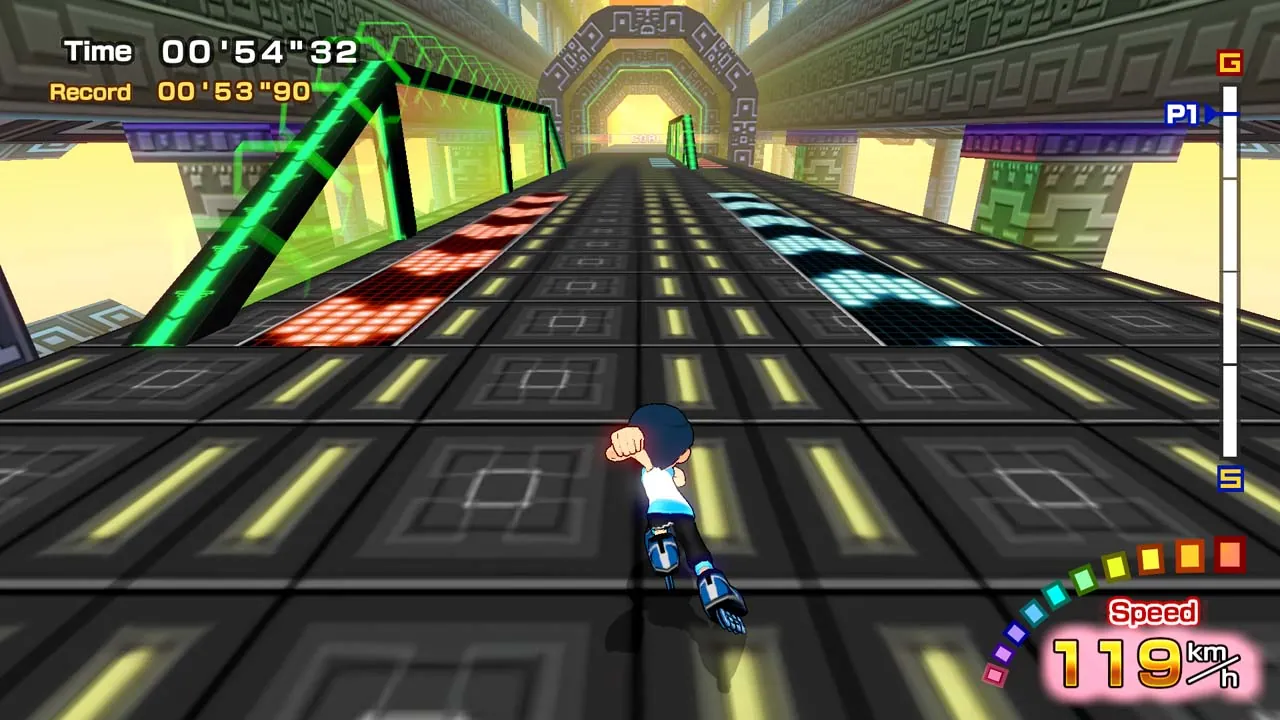This screenshot has height=720, width=1280.
Task: Click the G goal marker
Action: tap(1230, 64)
